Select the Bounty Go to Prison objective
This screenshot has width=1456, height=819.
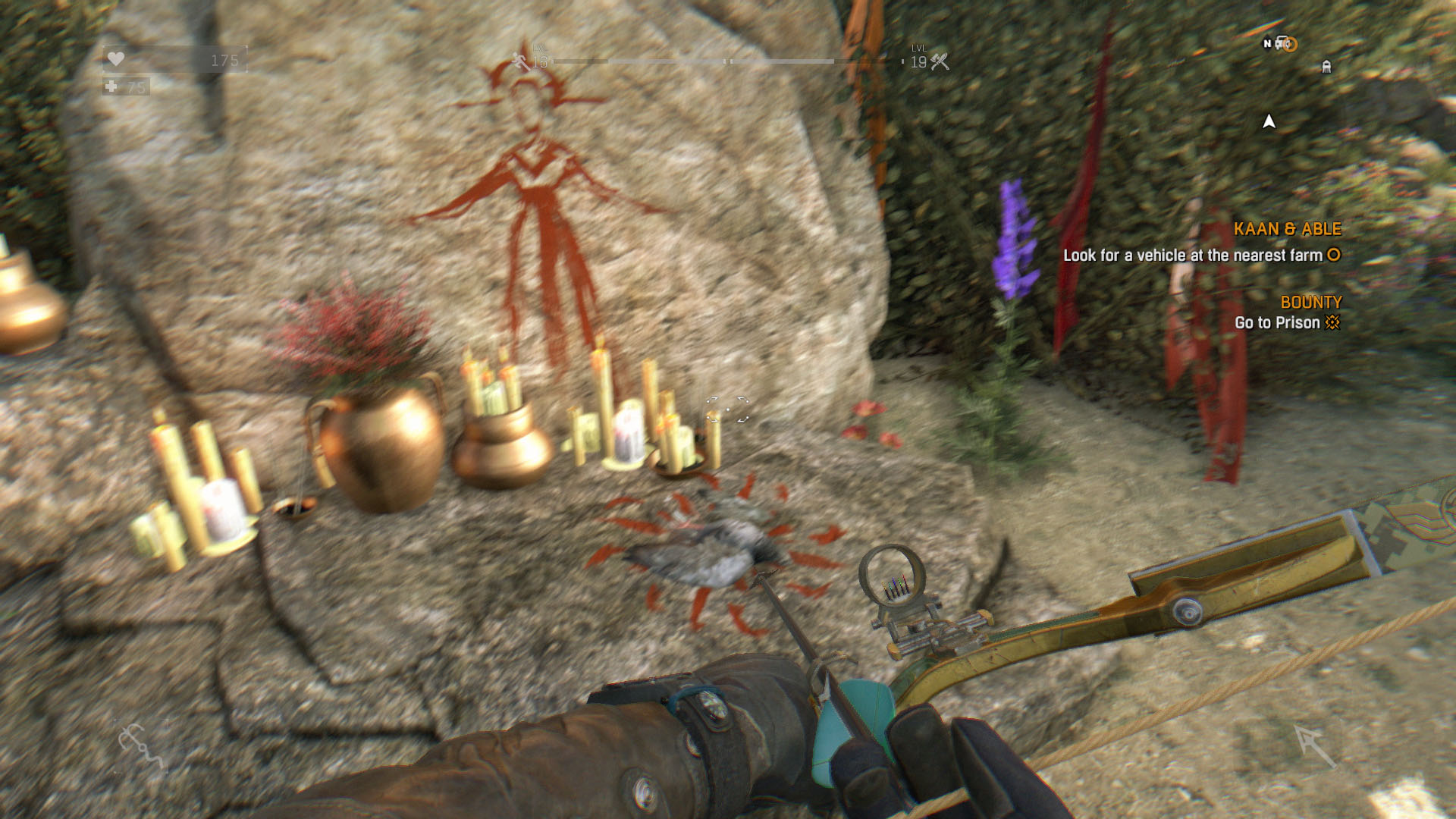pyautogui.click(x=1288, y=322)
